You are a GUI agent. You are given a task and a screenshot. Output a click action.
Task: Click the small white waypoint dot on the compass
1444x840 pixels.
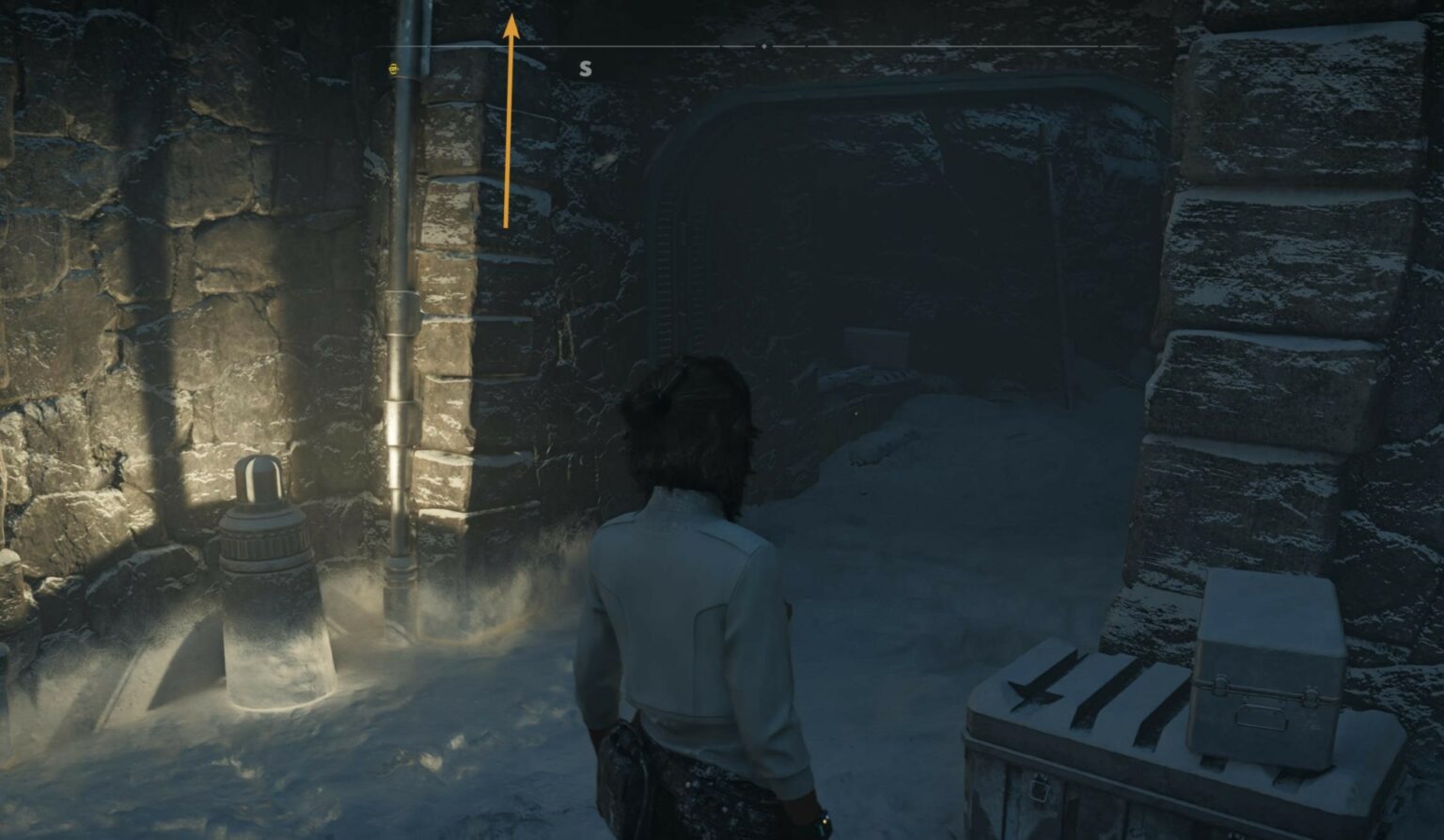click(x=763, y=46)
